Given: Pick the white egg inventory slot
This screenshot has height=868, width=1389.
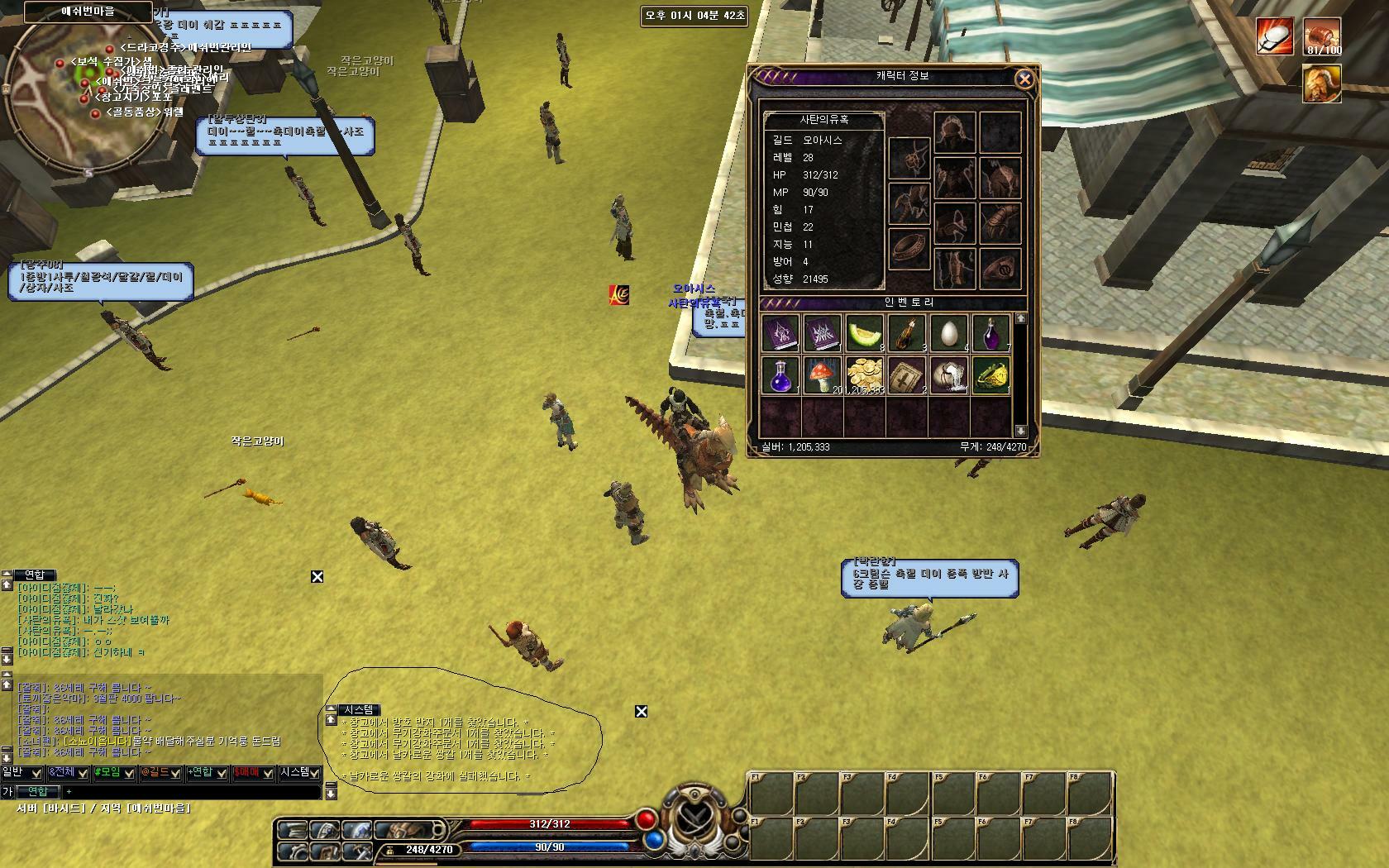Looking at the screenshot, I should 948,333.
